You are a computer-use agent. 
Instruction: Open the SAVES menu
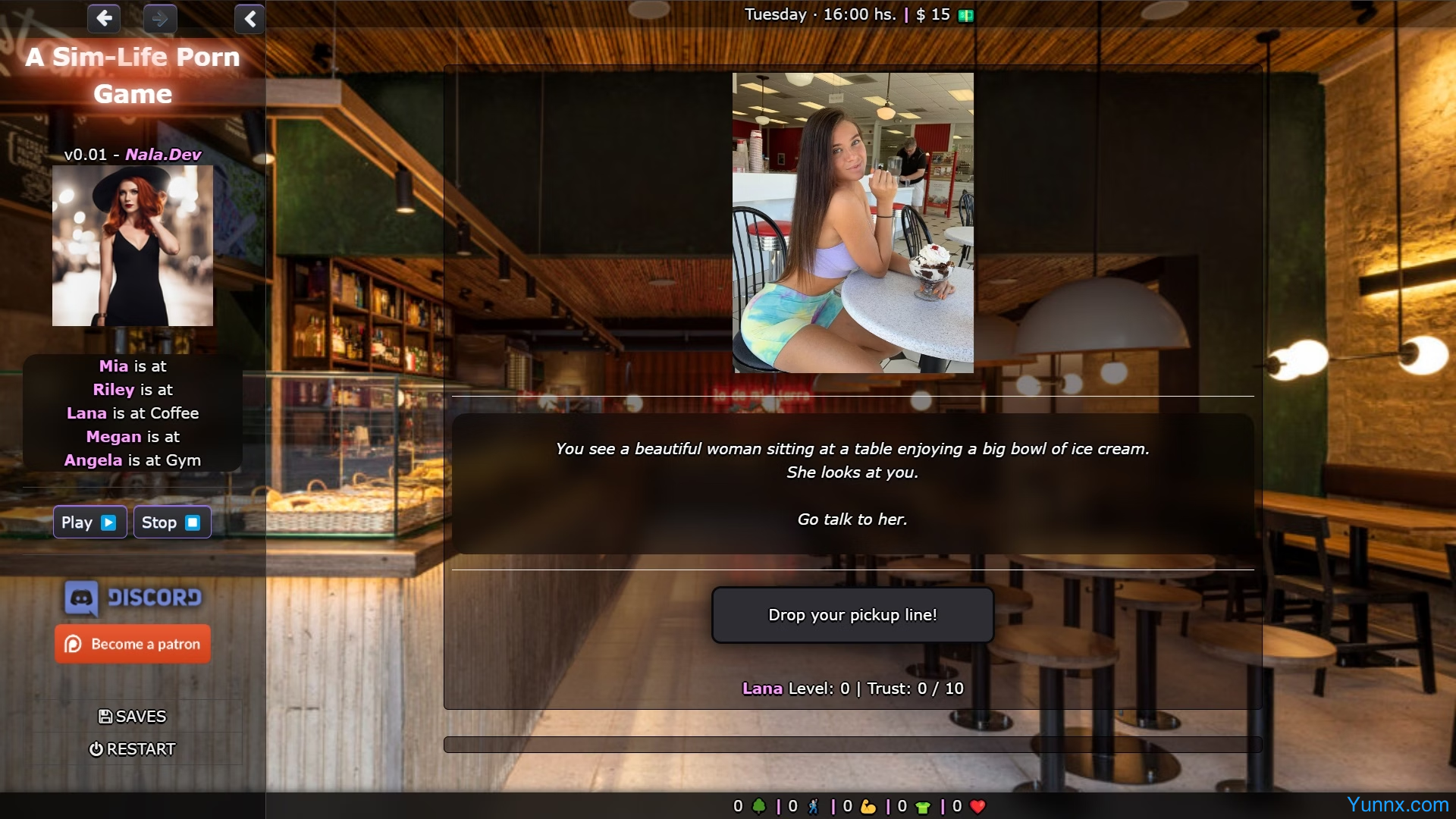pos(133,717)
